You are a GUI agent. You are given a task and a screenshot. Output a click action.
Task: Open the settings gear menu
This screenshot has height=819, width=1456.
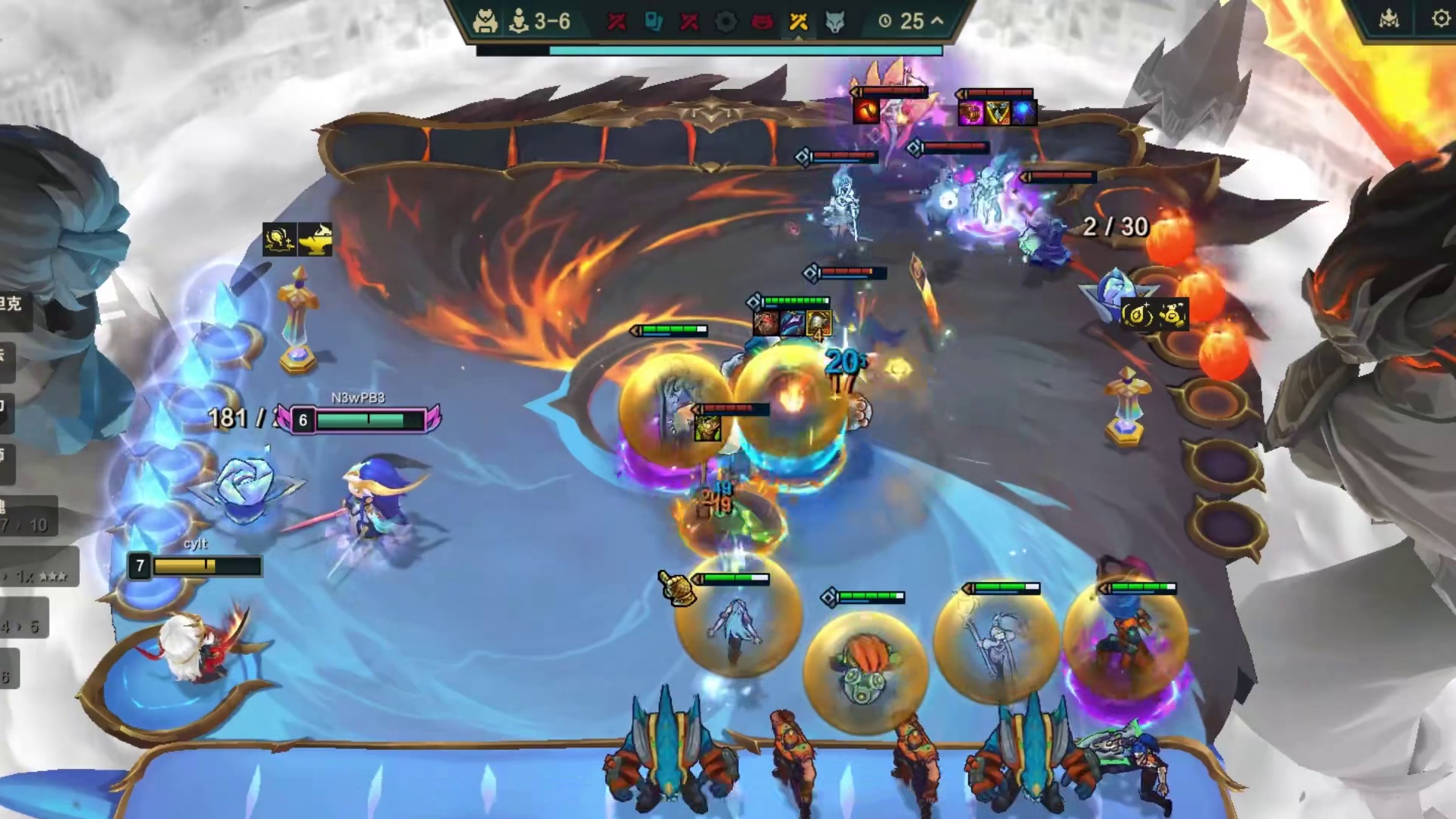(1441, 19)
